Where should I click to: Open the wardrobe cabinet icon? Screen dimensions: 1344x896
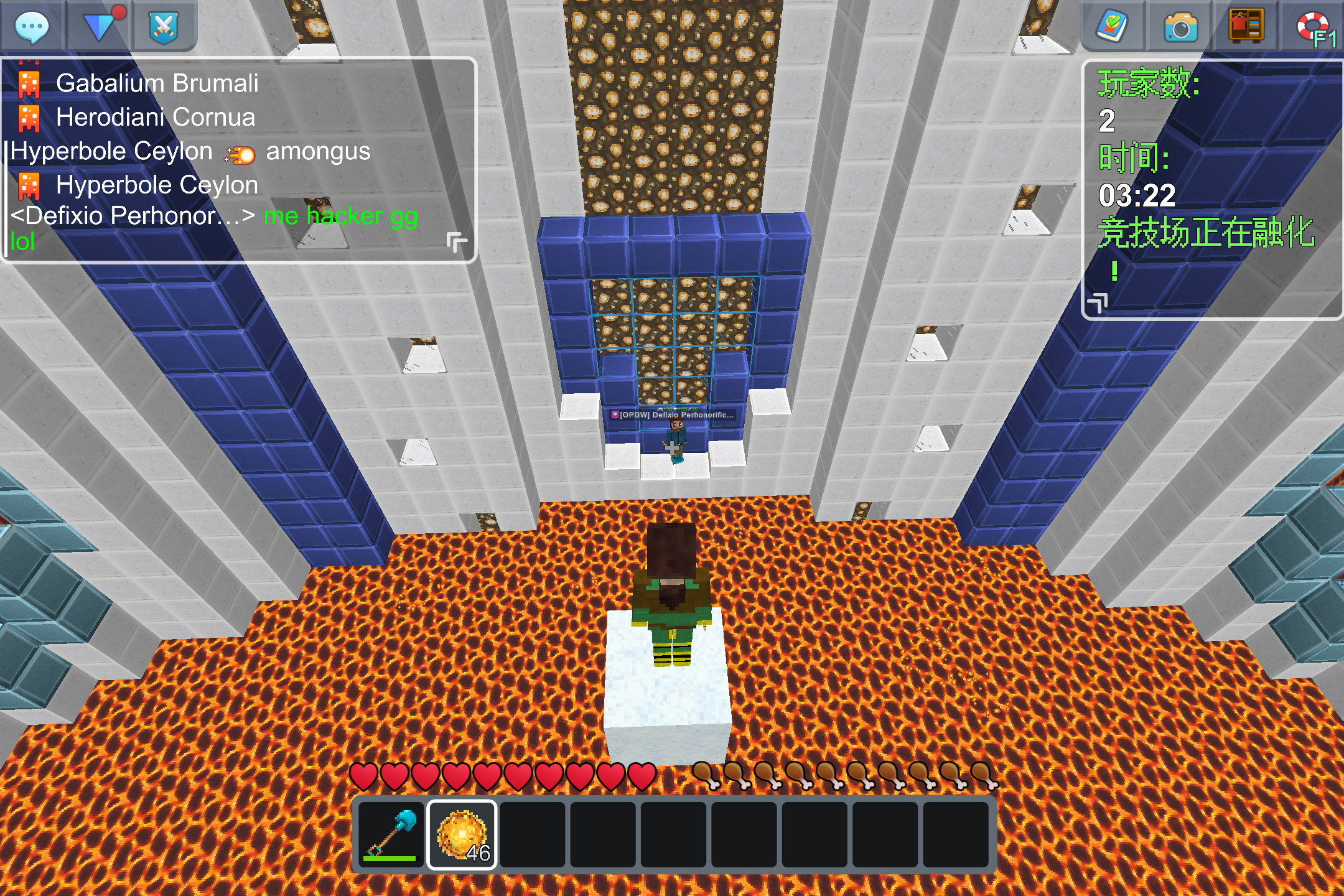click(x=1246, y=27)
